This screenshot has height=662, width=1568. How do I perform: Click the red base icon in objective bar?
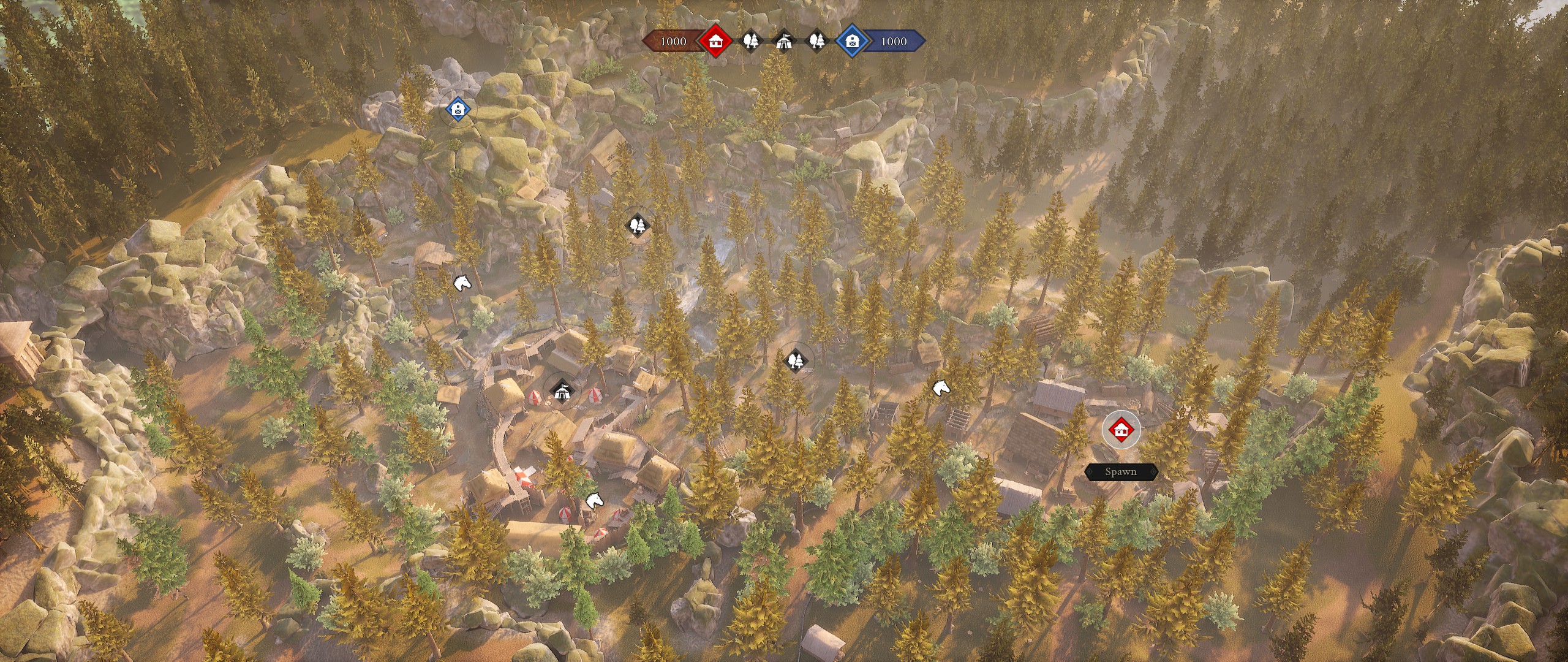(717, 41)
